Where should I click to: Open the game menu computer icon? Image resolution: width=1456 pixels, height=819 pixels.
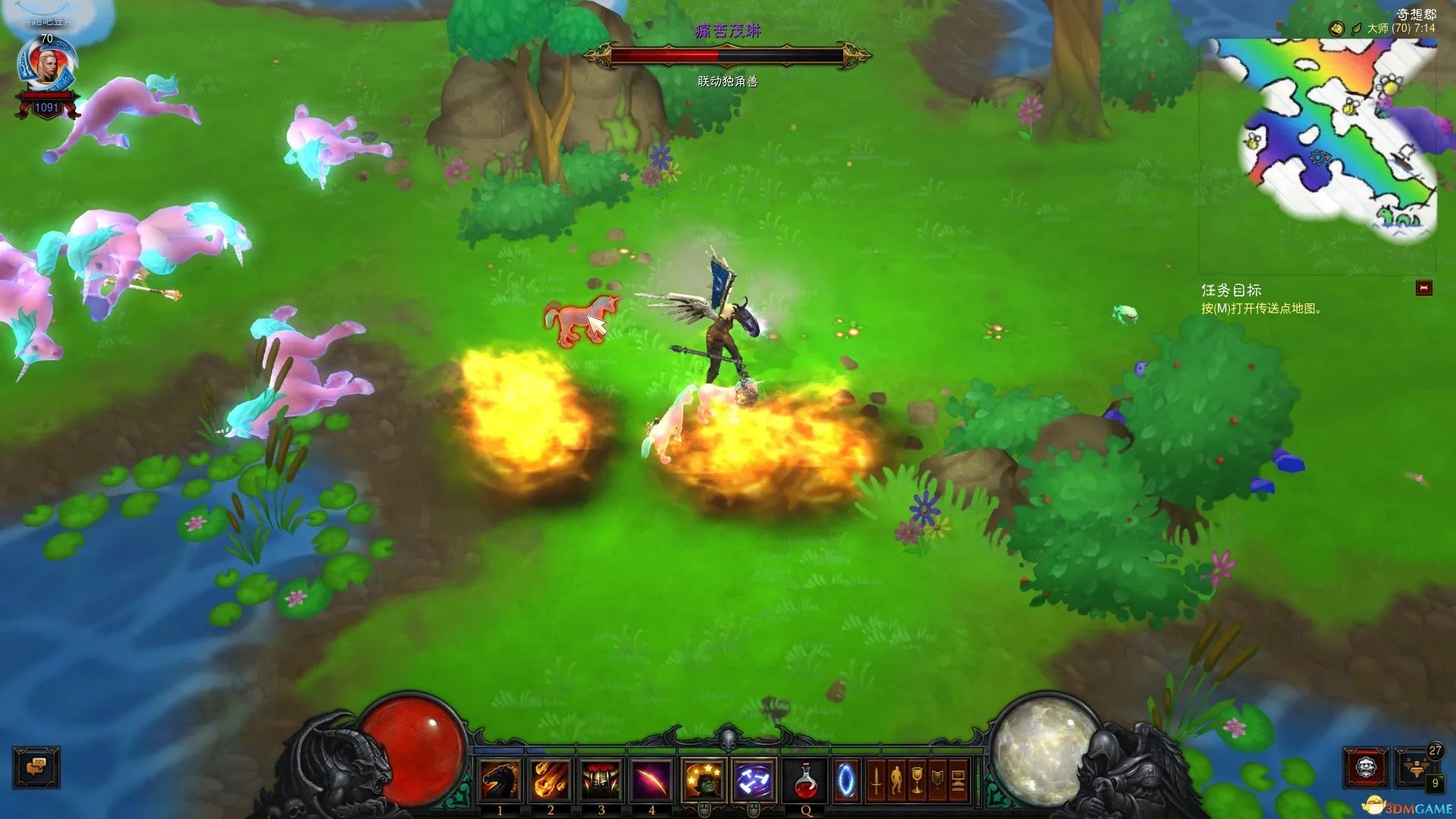coord(958,780)
